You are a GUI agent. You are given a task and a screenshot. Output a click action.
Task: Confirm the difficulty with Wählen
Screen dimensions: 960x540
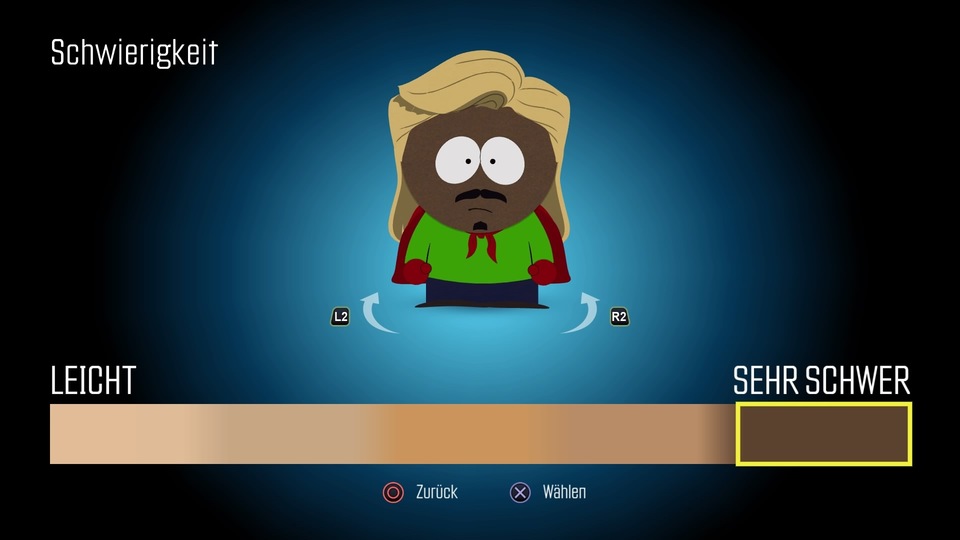click(563, 492)
